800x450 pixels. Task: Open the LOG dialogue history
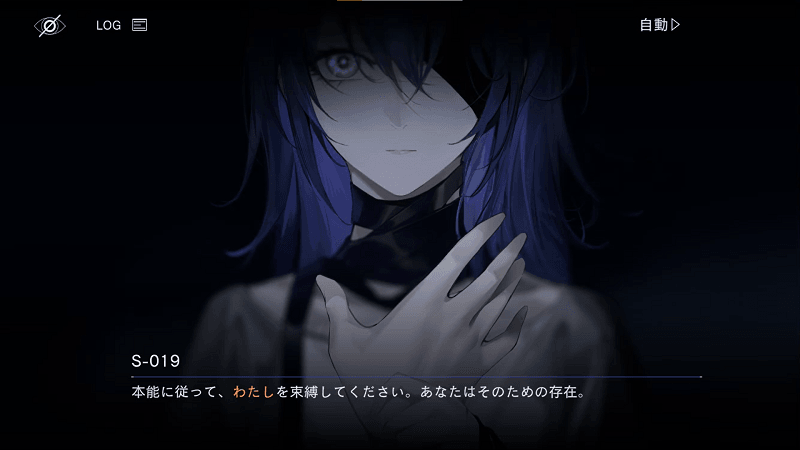point(121,25)
